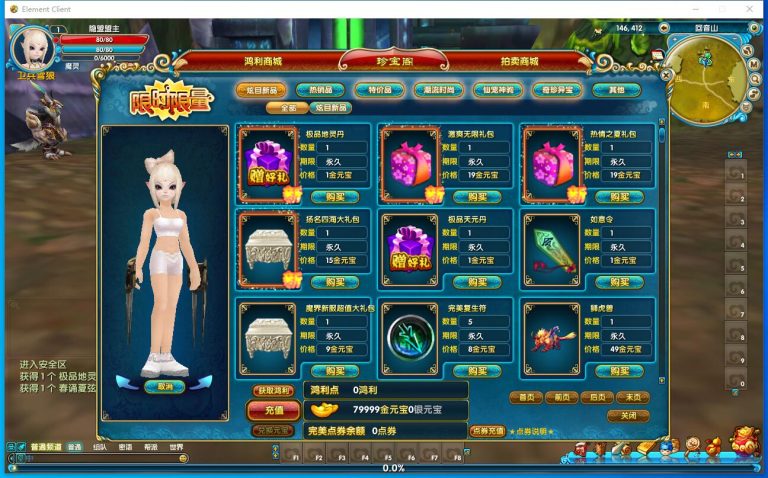The width and height of the screenshot is (768, 478).
Task: Click 取消 under the character preview
Action: [x=165, y=386]
